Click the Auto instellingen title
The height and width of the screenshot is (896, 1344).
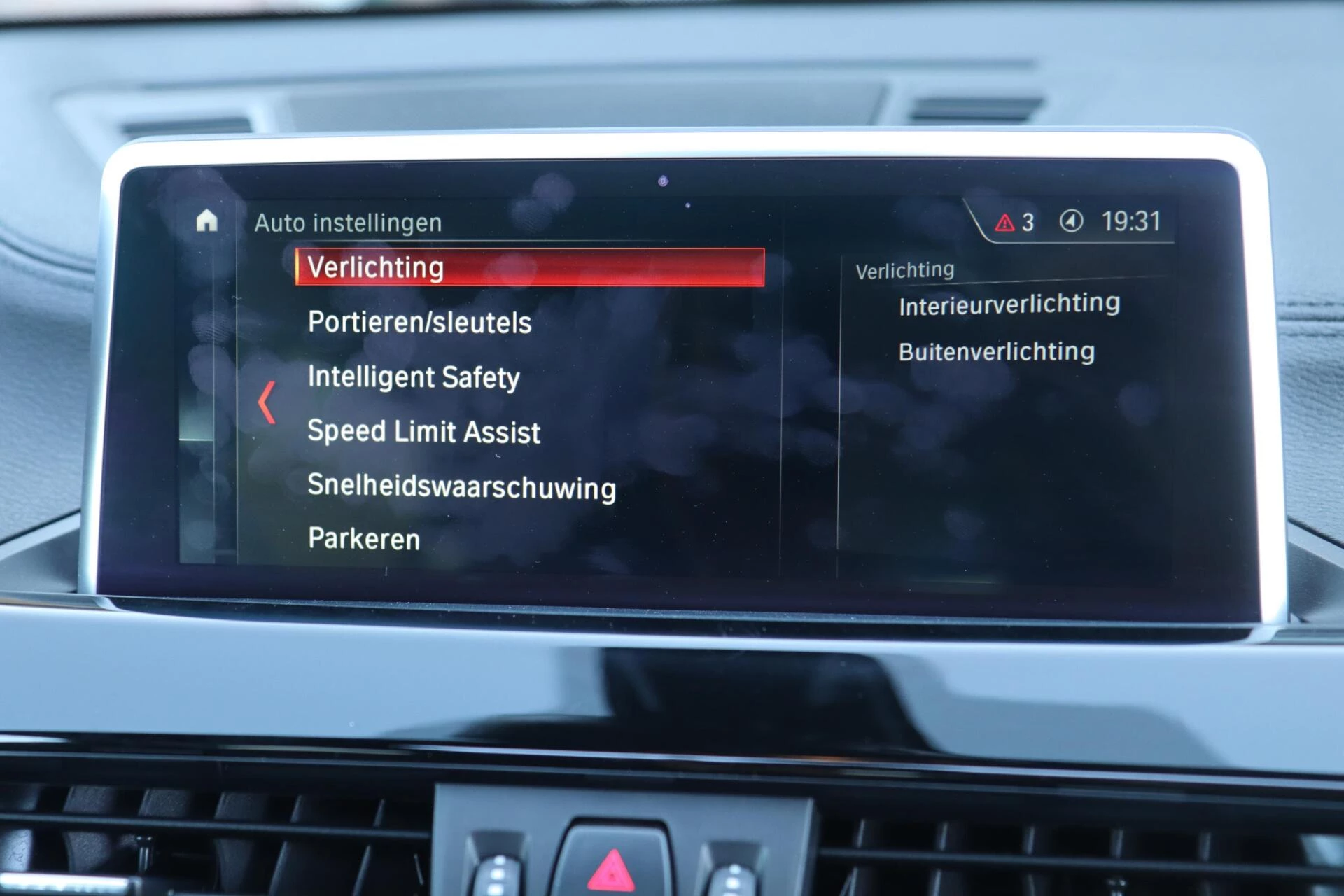(x=348, y=223)
